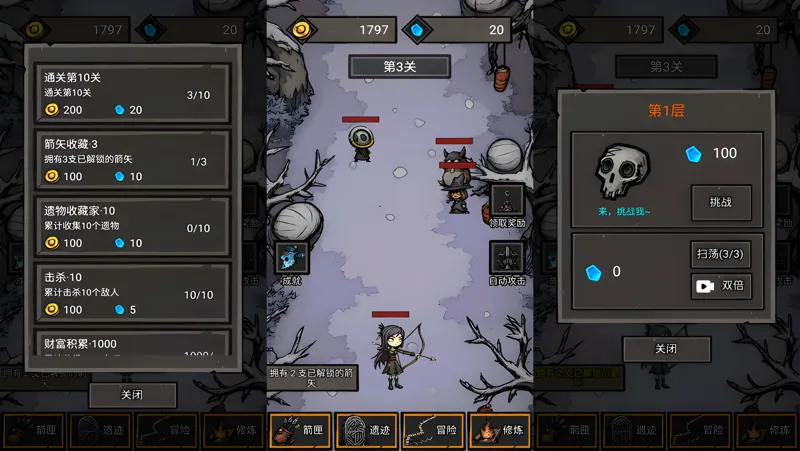Claim the completed 击杀·10 achievement
800x451 pixels.
(132, 293)
